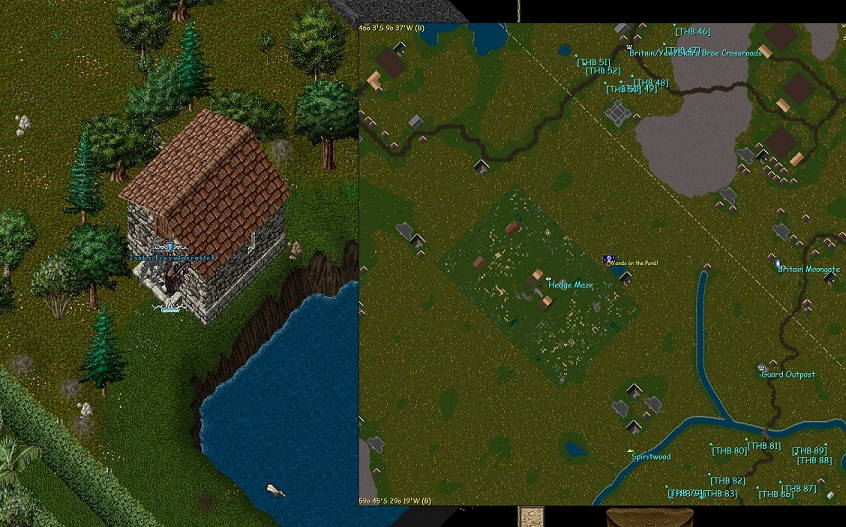Choose the [THB 82] map marker
This screenshot has width=846, height=527.
[726, 481]
